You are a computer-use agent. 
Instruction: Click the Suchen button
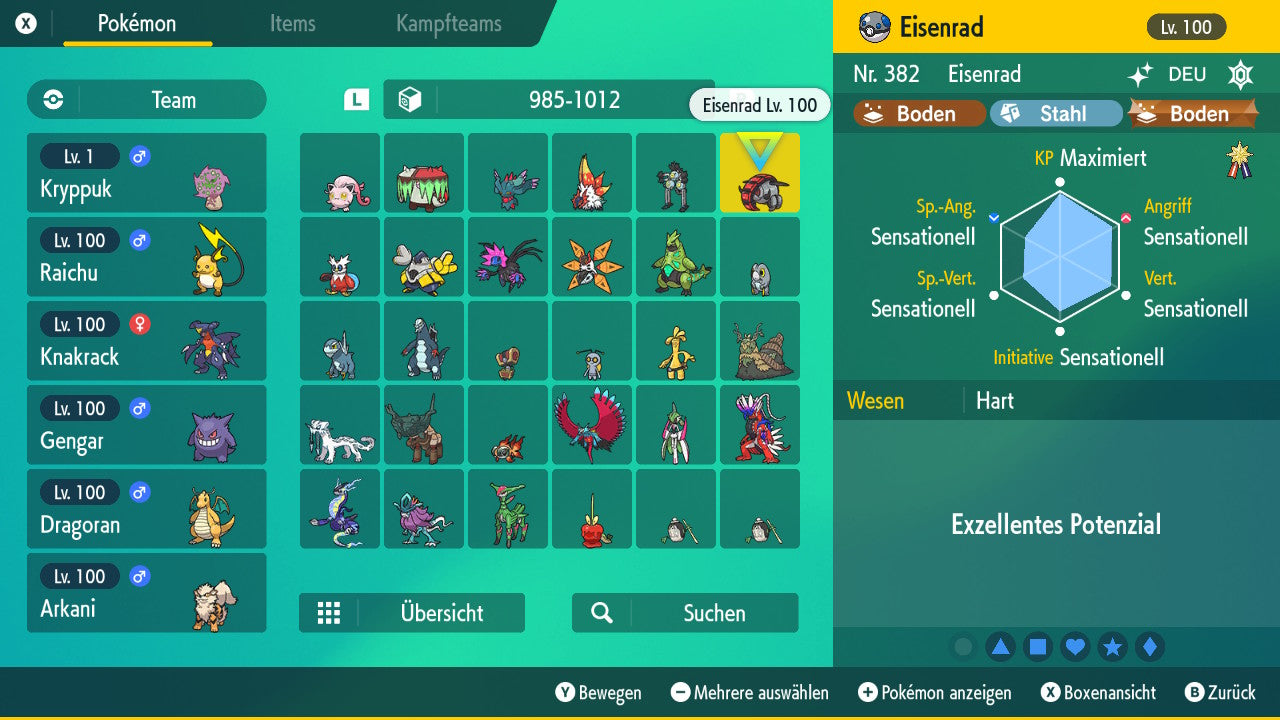point(685,612)
